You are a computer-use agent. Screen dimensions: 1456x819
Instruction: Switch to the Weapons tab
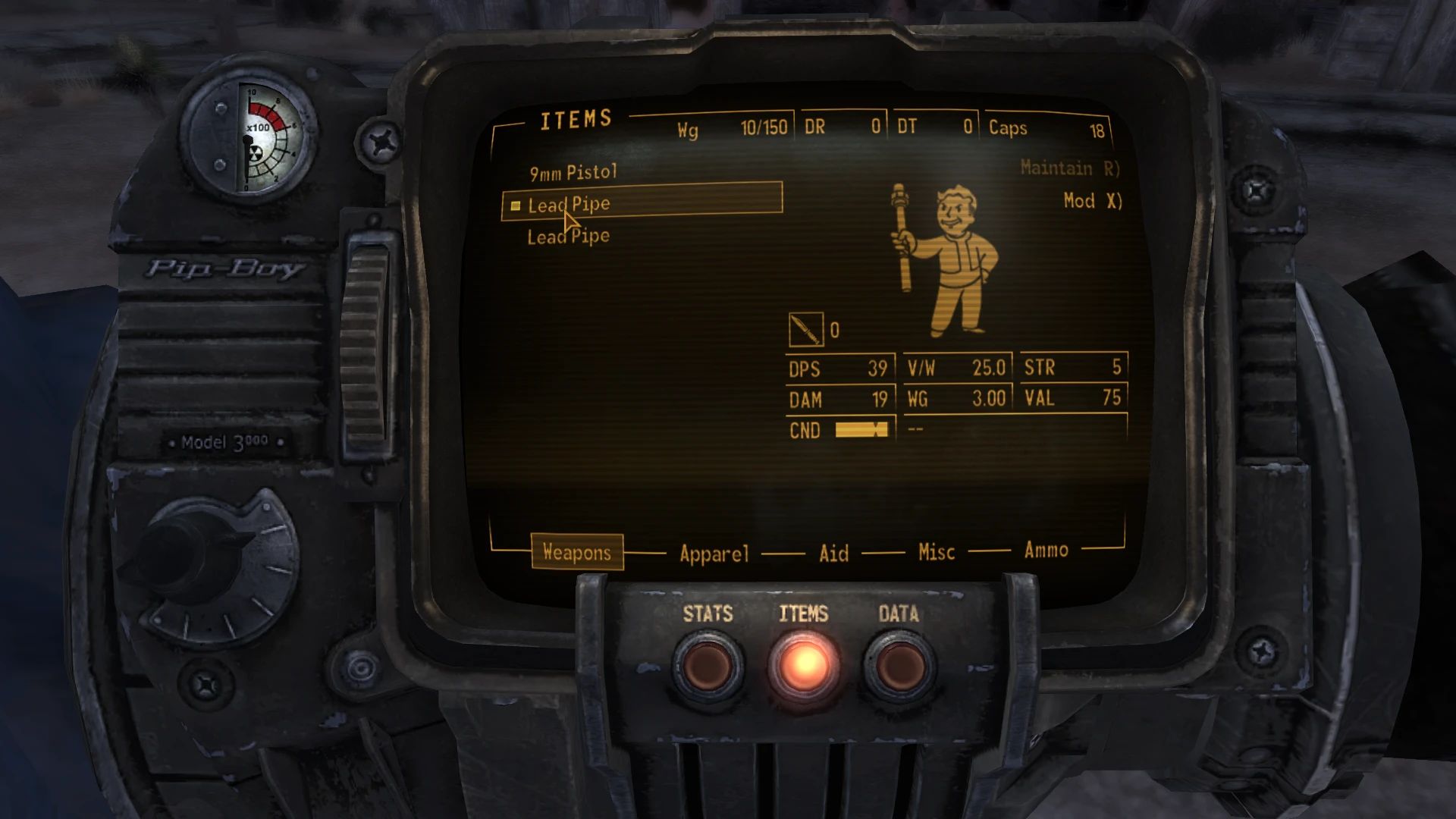pyautogui.click(x=578, y=553)
